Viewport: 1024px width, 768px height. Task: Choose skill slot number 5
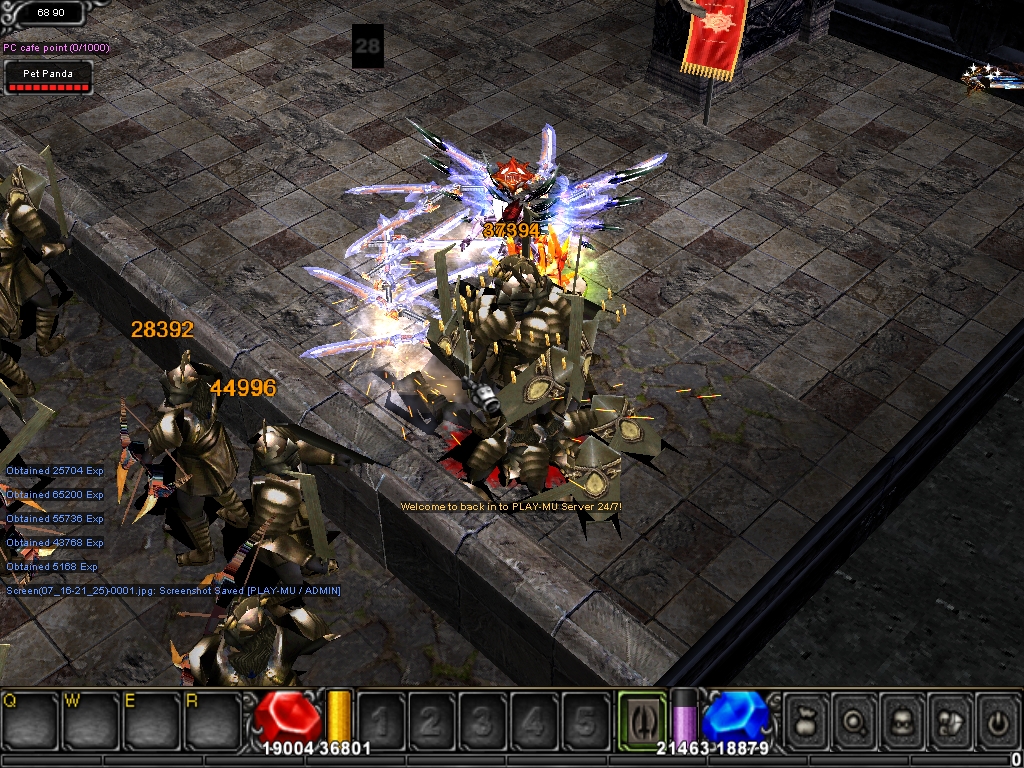(585, 720)
